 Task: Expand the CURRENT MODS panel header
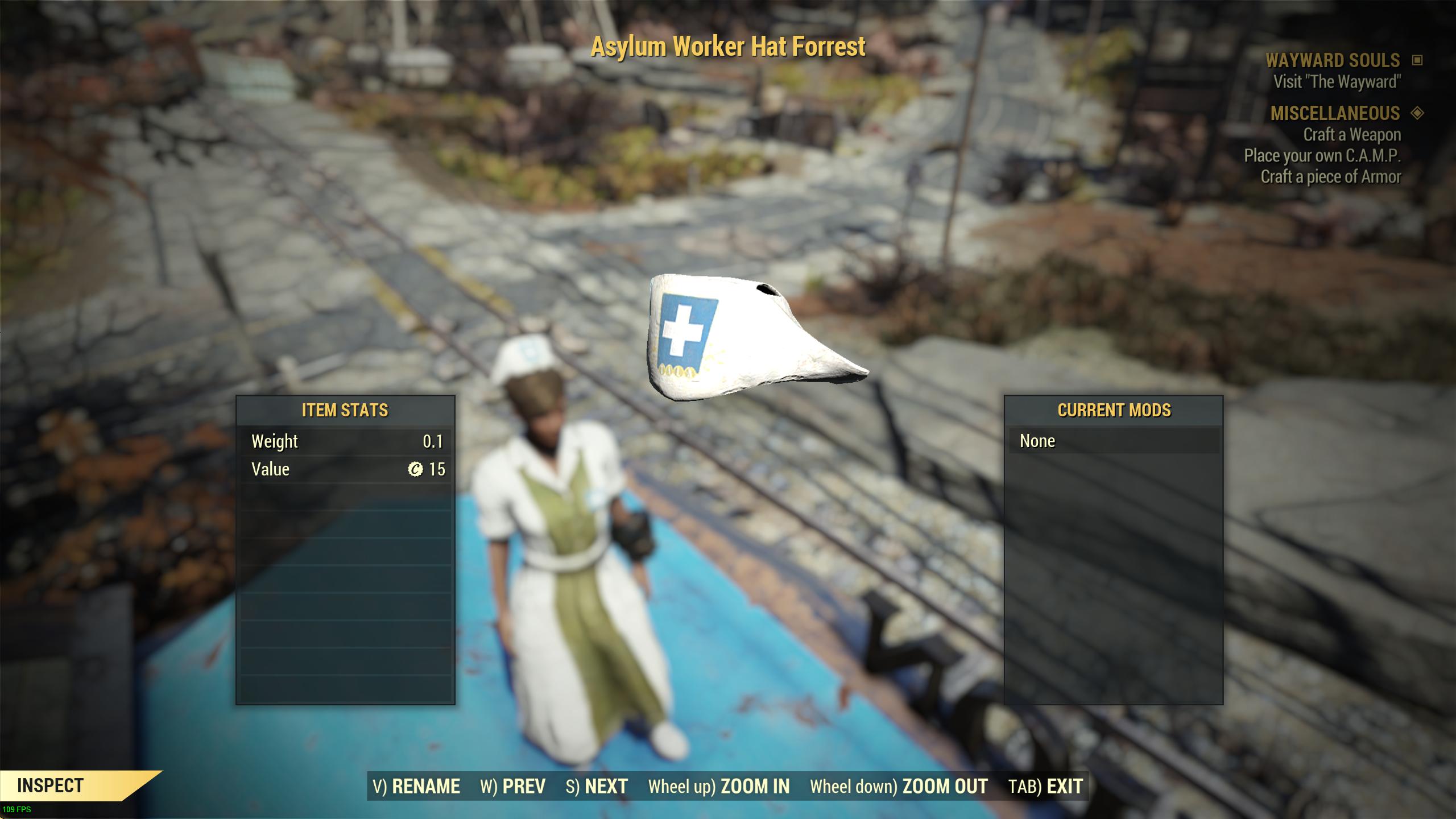point(1114,410)
